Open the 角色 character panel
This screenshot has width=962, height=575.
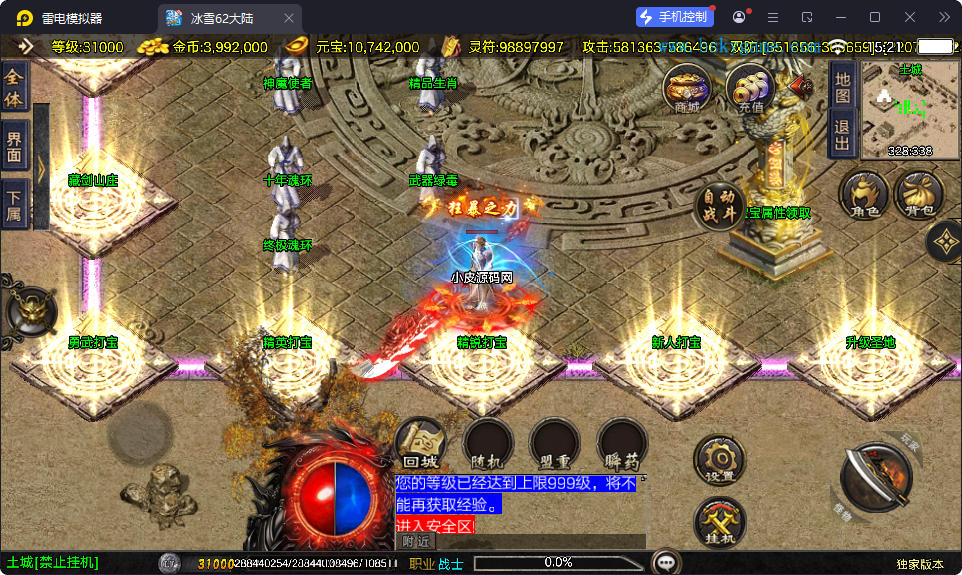pos(864,195)
